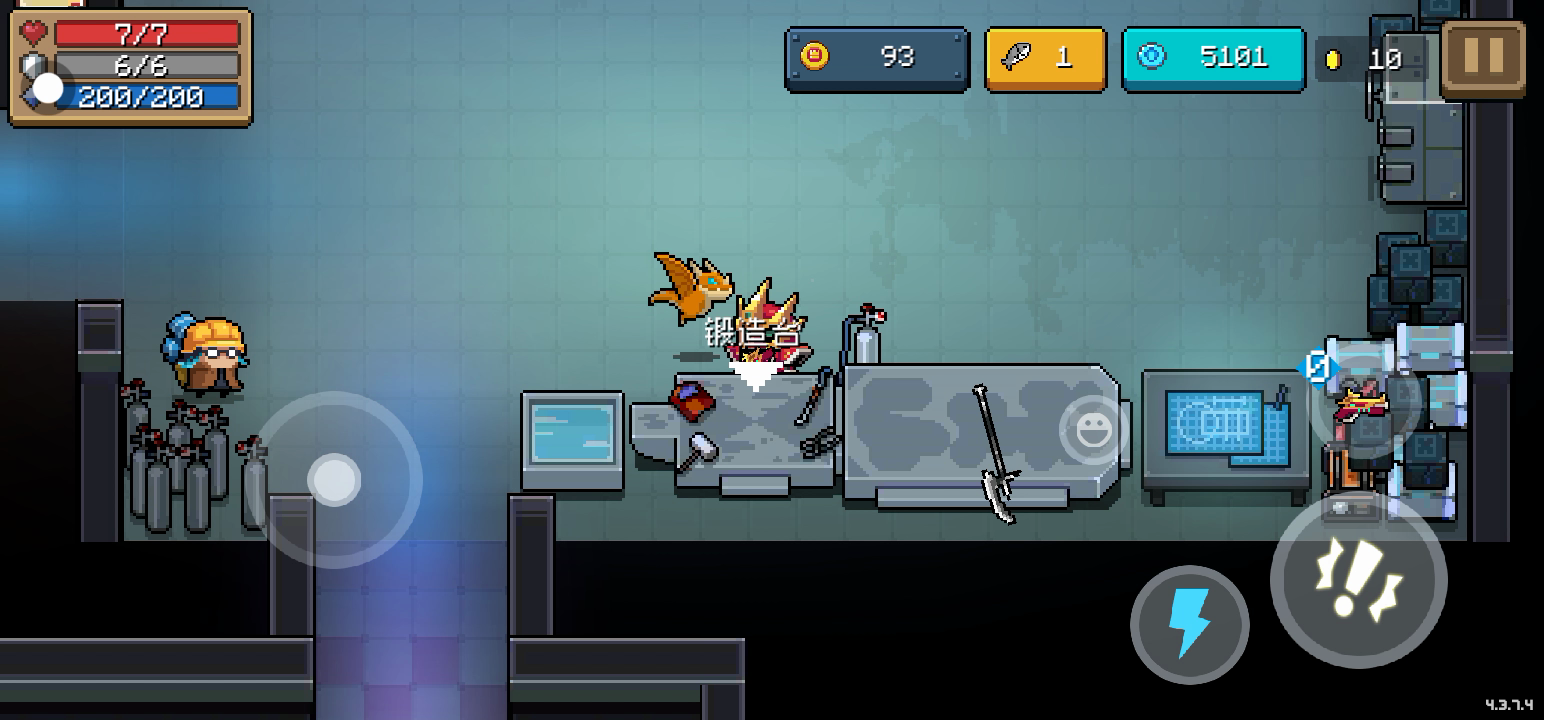The height and width of the screenshot is (720, 1544).
Task: Tap the virtual movement joystick
Action: tap(334, 480)
